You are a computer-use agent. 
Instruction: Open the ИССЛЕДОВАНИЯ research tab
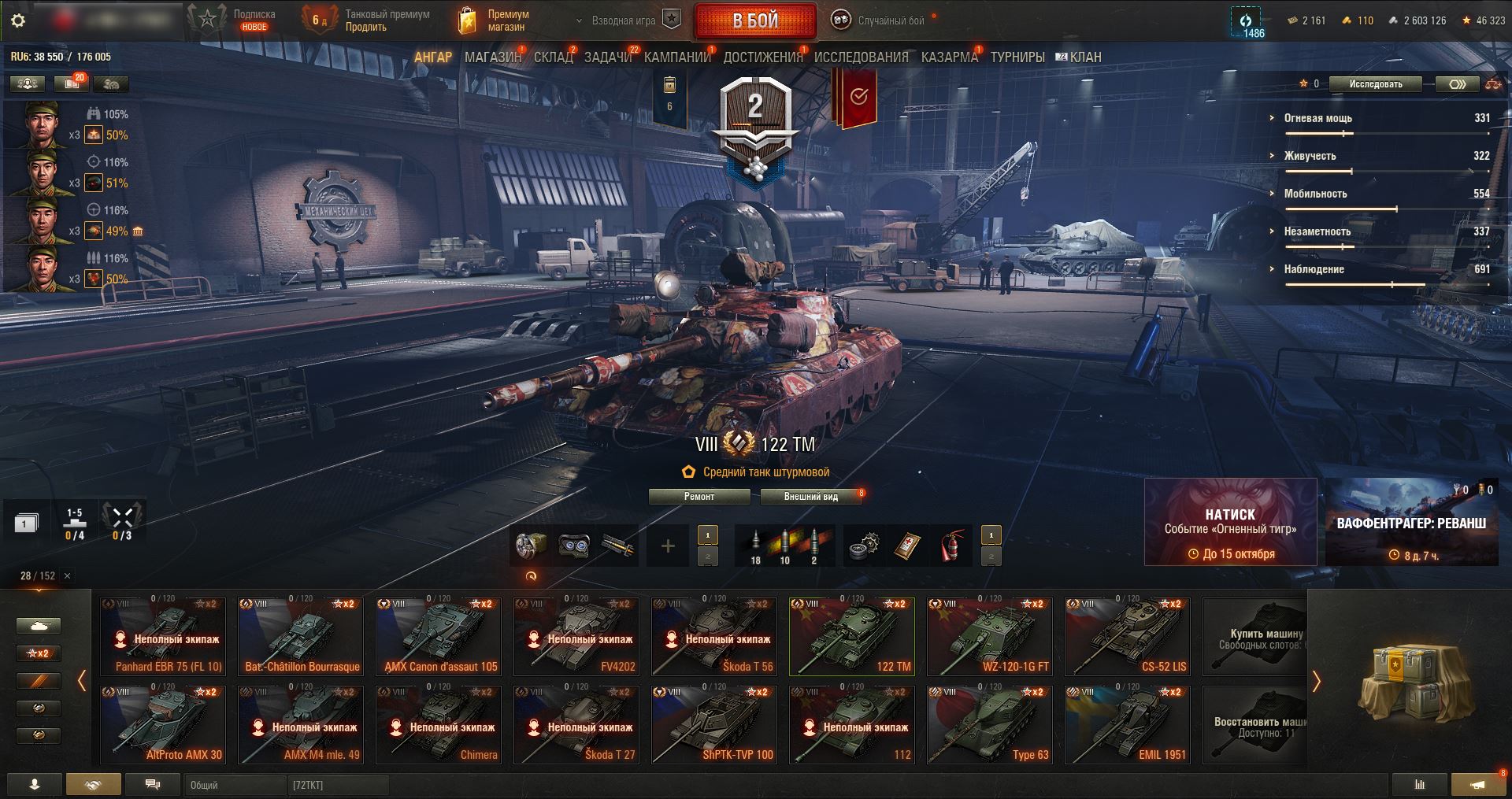(861, 57)
